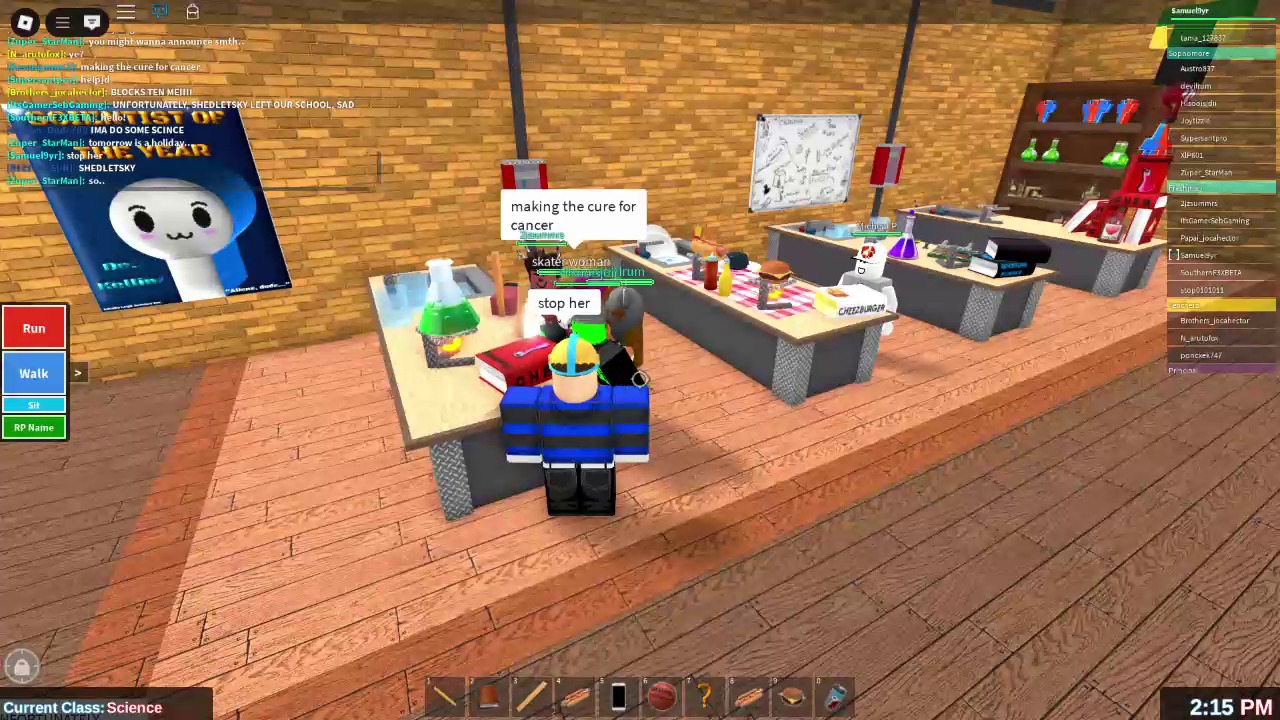Toggle Run mode on
The height and width of the screenshot is (720, 1280).
(33, 328)
